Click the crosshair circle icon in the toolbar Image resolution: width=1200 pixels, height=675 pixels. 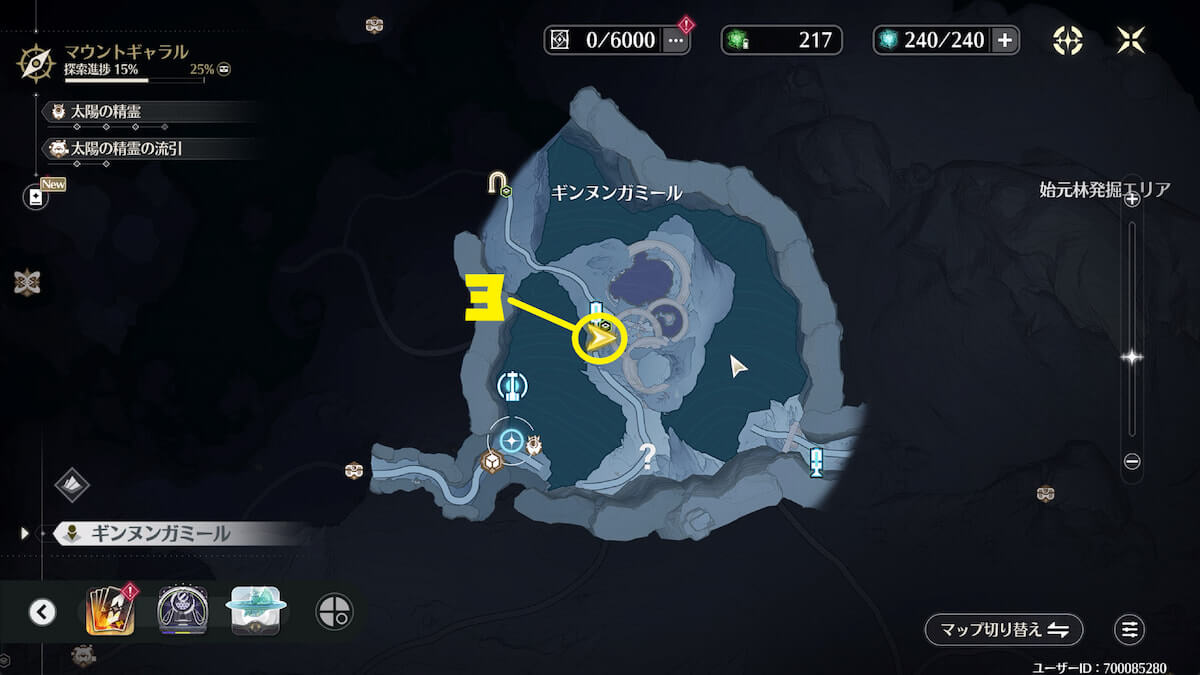334,611
